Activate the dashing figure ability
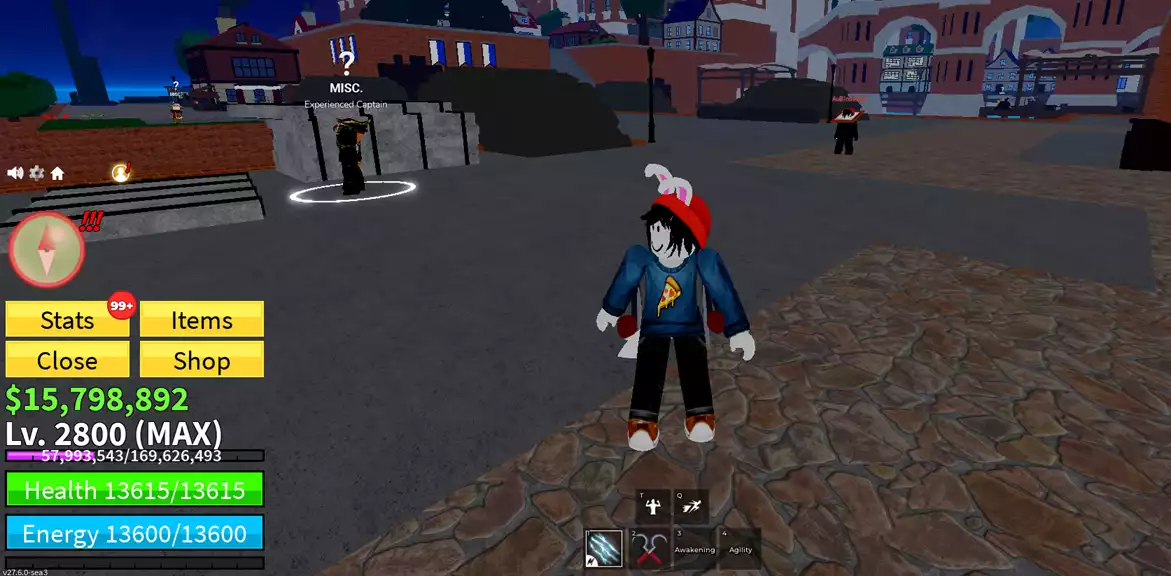 click(x=691, y=506)
